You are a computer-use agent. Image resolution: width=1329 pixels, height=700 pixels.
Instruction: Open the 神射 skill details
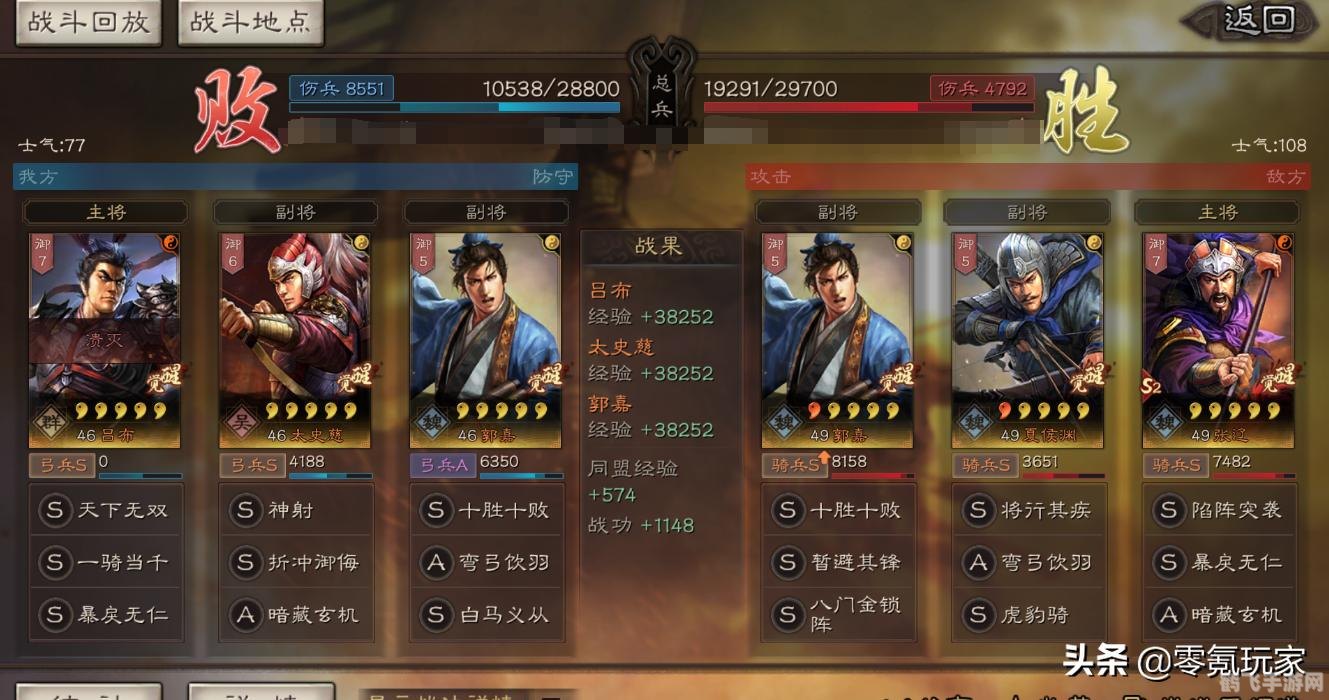295,510
